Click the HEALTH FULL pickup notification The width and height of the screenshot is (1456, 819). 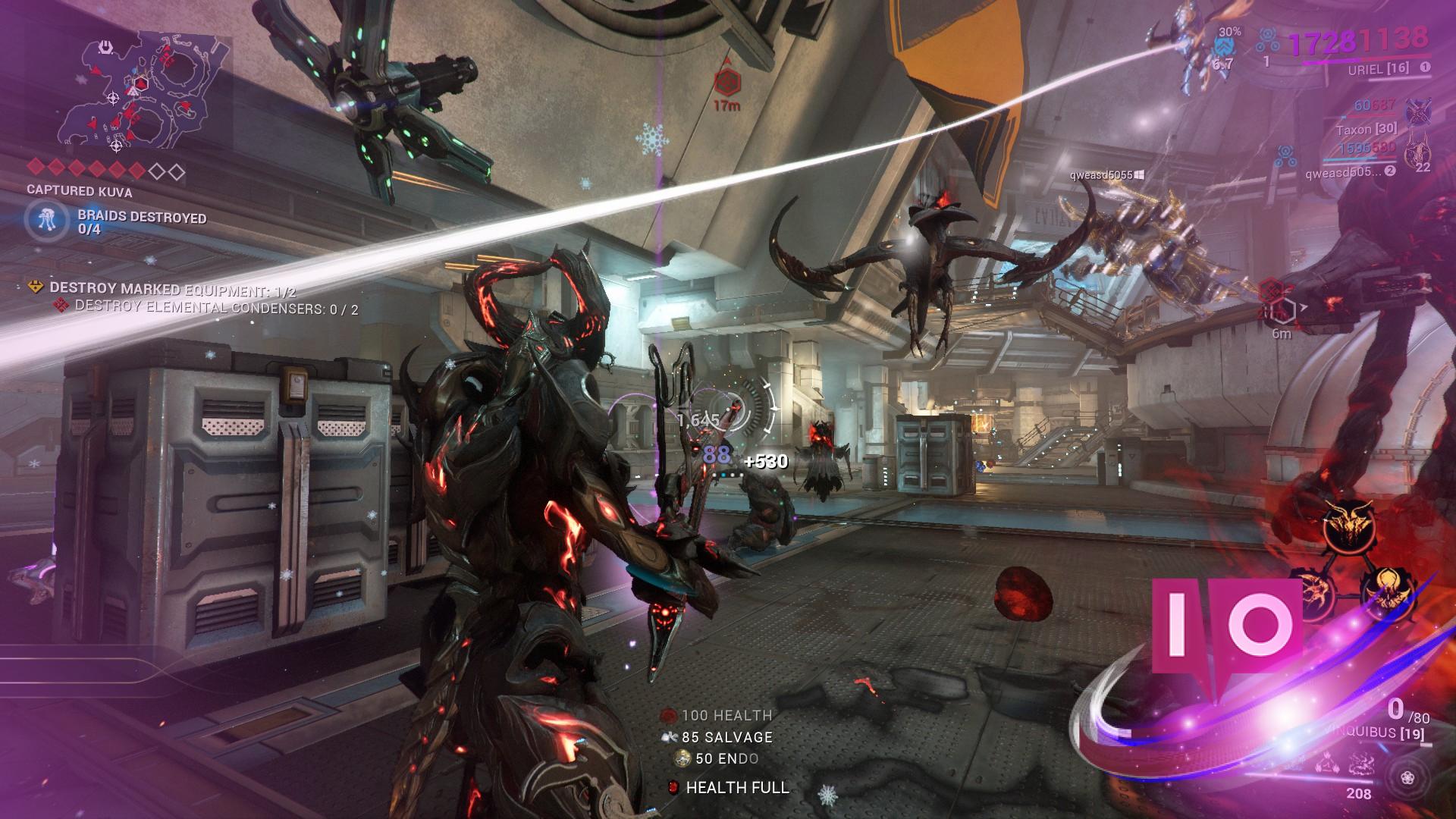point(735,789)
